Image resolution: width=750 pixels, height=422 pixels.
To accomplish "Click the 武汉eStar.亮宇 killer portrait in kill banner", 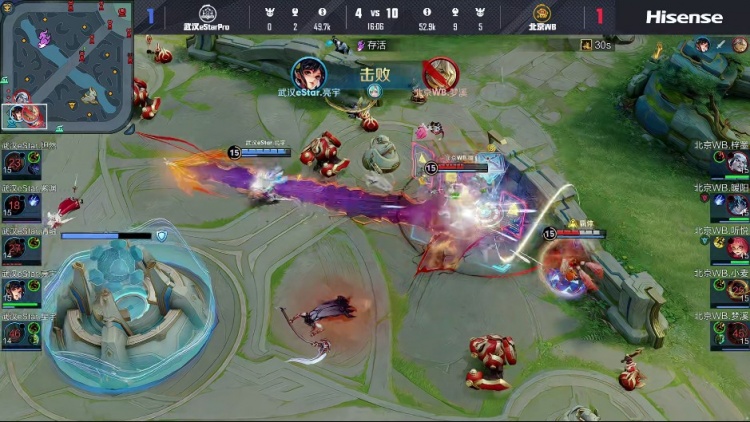I will [309, 74].
